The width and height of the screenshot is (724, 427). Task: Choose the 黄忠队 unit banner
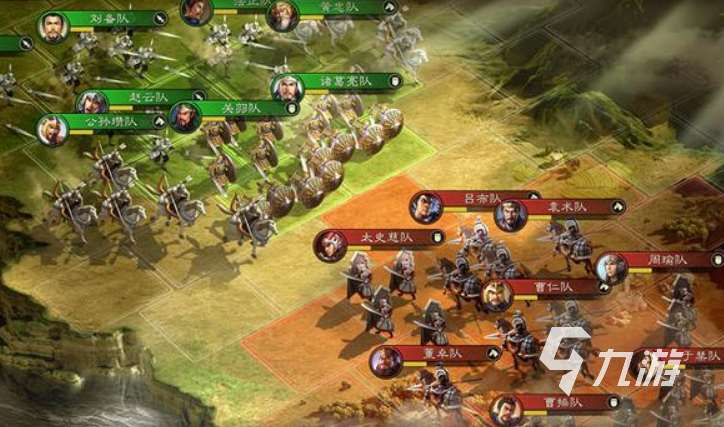tap(328, 7)
